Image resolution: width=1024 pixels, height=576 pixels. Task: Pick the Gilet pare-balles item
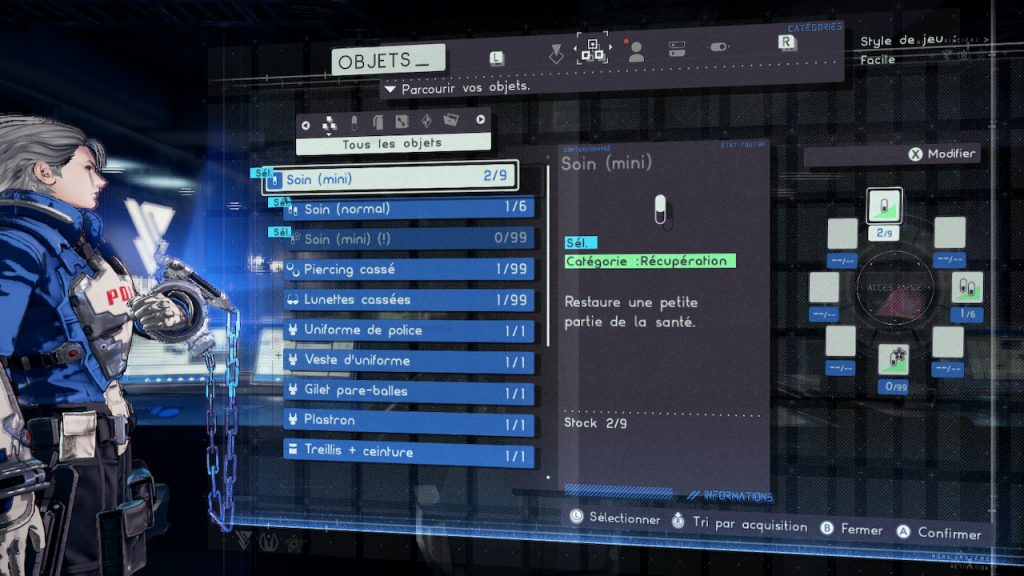coord(407,391)
